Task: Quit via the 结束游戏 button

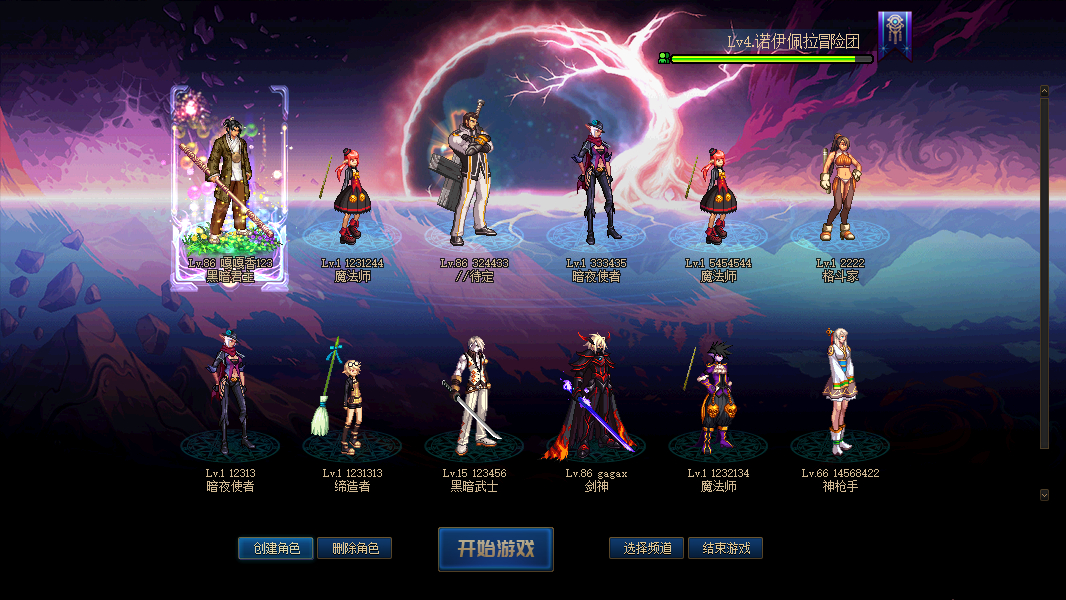Action: point(726,548)
